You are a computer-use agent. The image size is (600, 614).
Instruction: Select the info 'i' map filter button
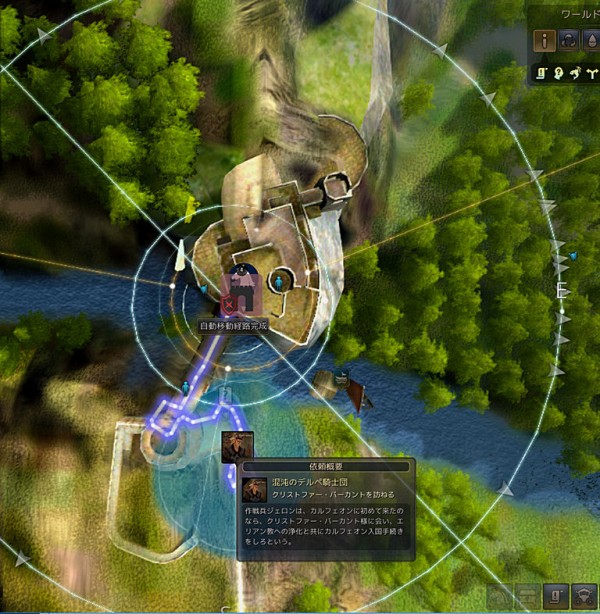pyautogui.click(x=543, y=41)
